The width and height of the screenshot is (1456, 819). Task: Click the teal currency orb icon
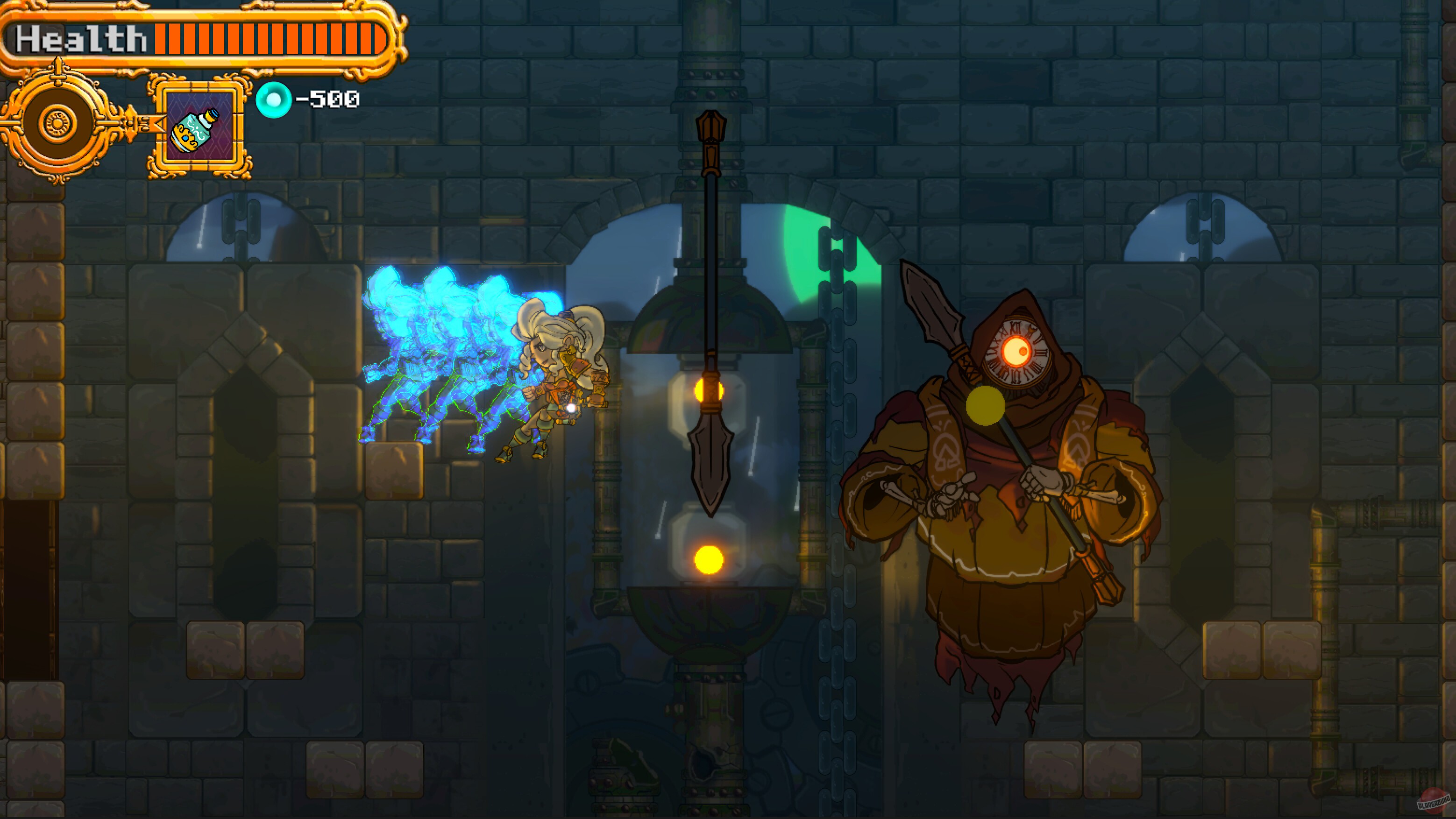click(275, 100)
